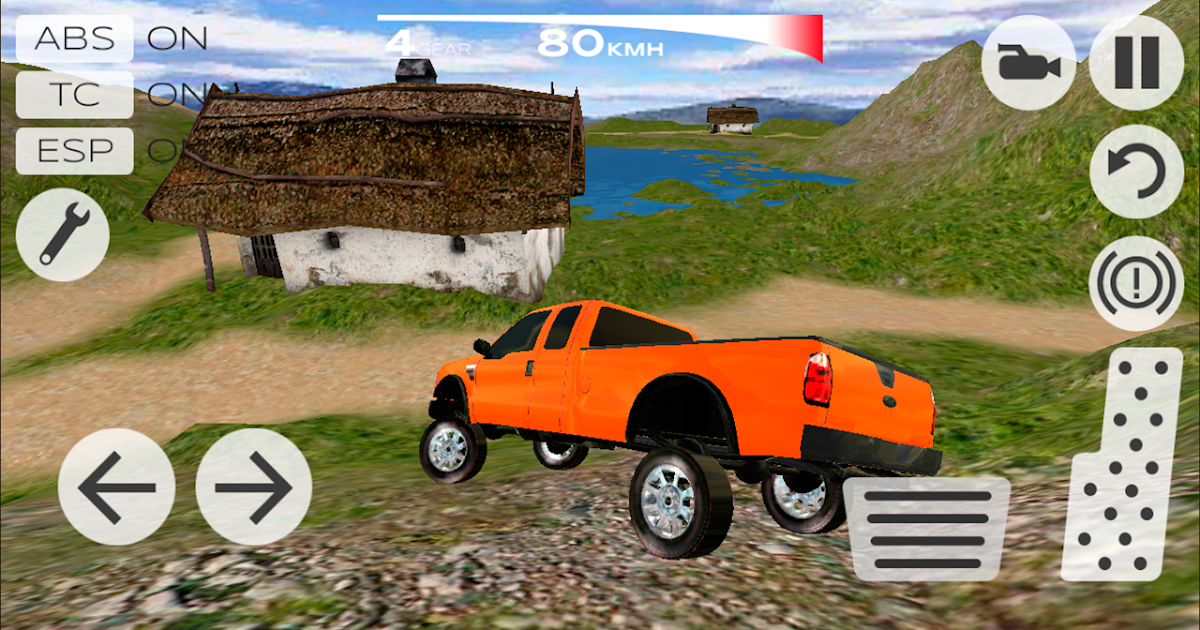Toggle the ABS driving assist
Screen dimensions: 1200x630
75,39
